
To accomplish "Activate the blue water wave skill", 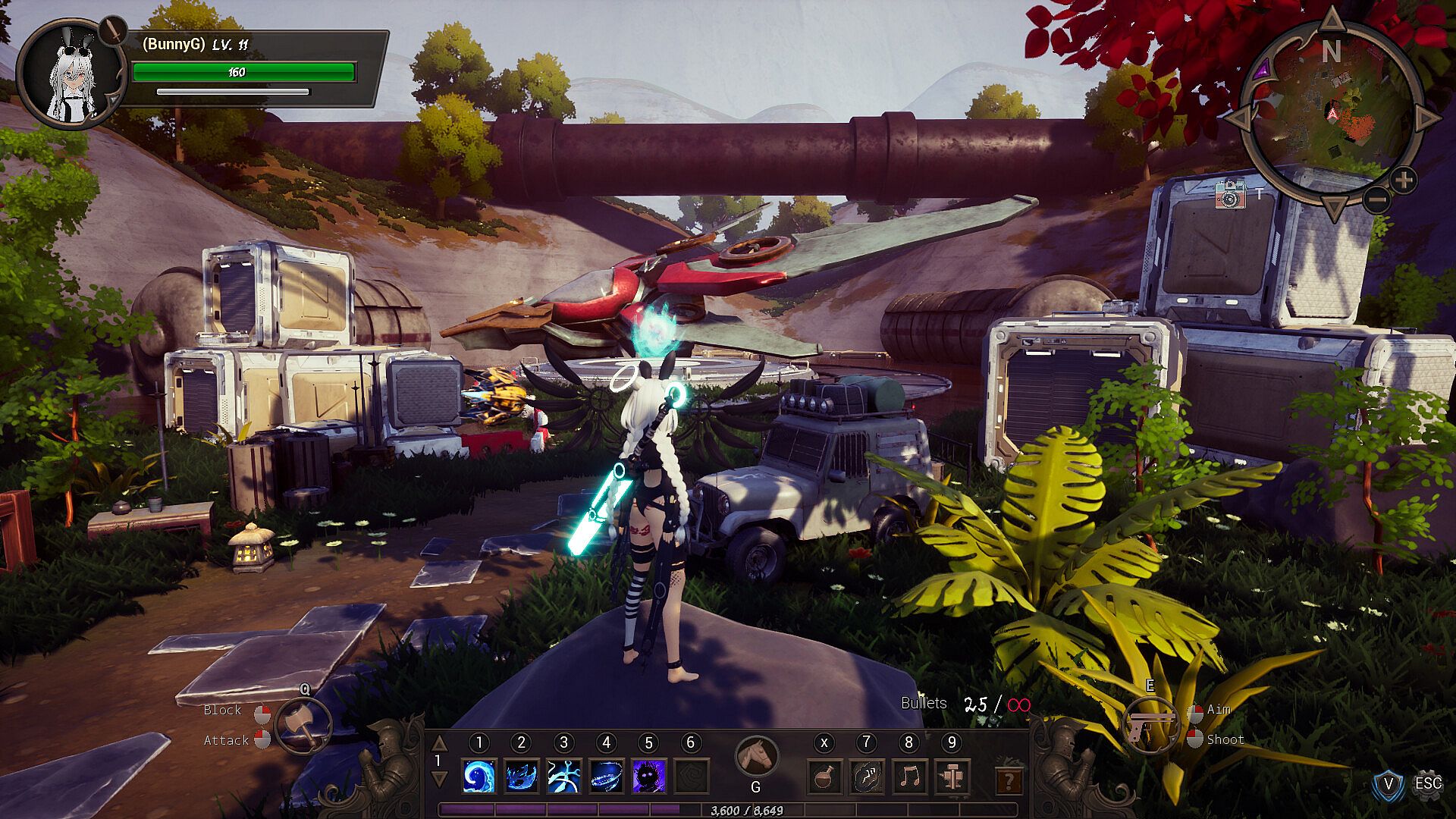I will coord(479,777).
